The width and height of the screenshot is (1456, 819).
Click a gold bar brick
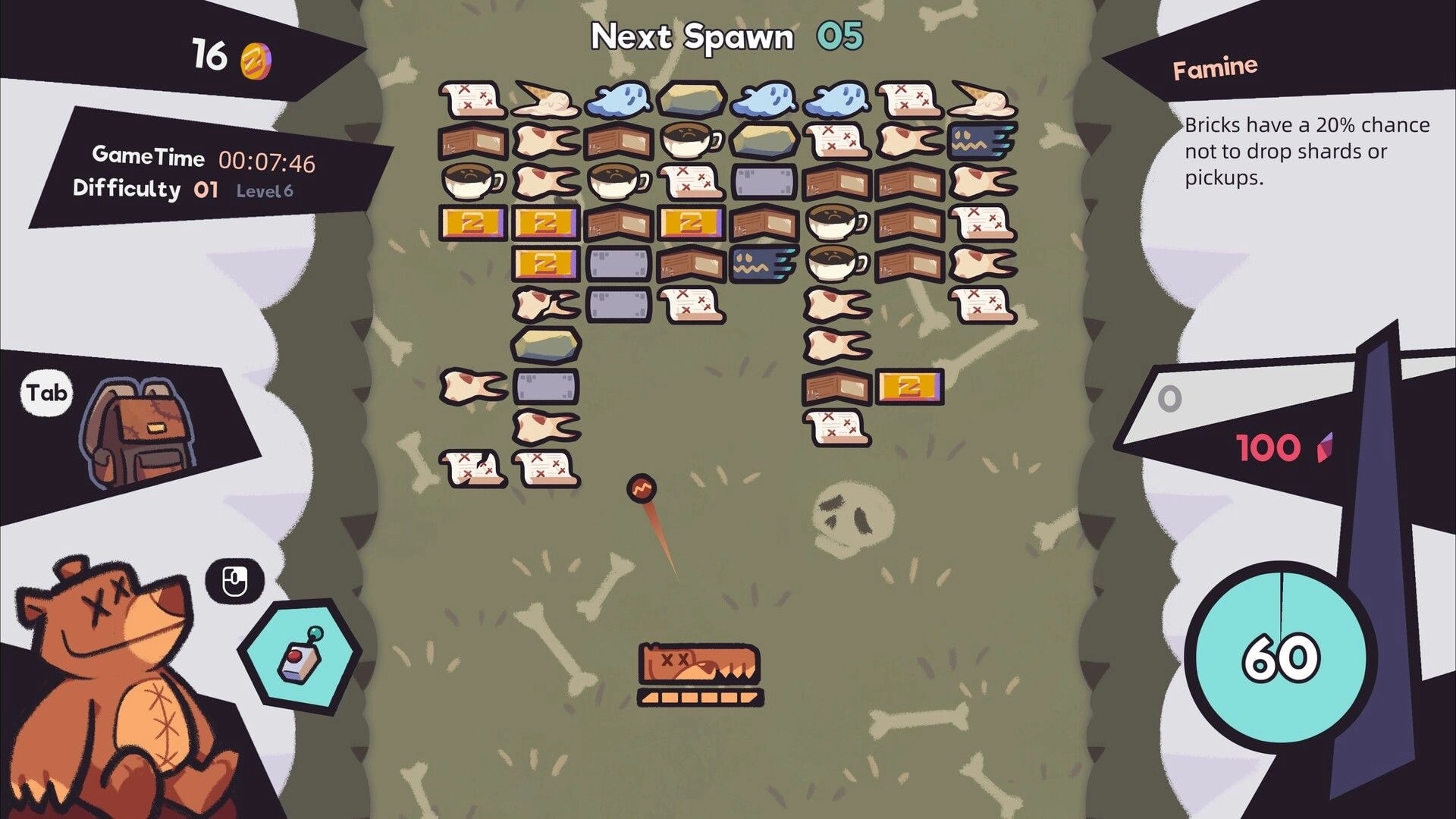[472, 223]
